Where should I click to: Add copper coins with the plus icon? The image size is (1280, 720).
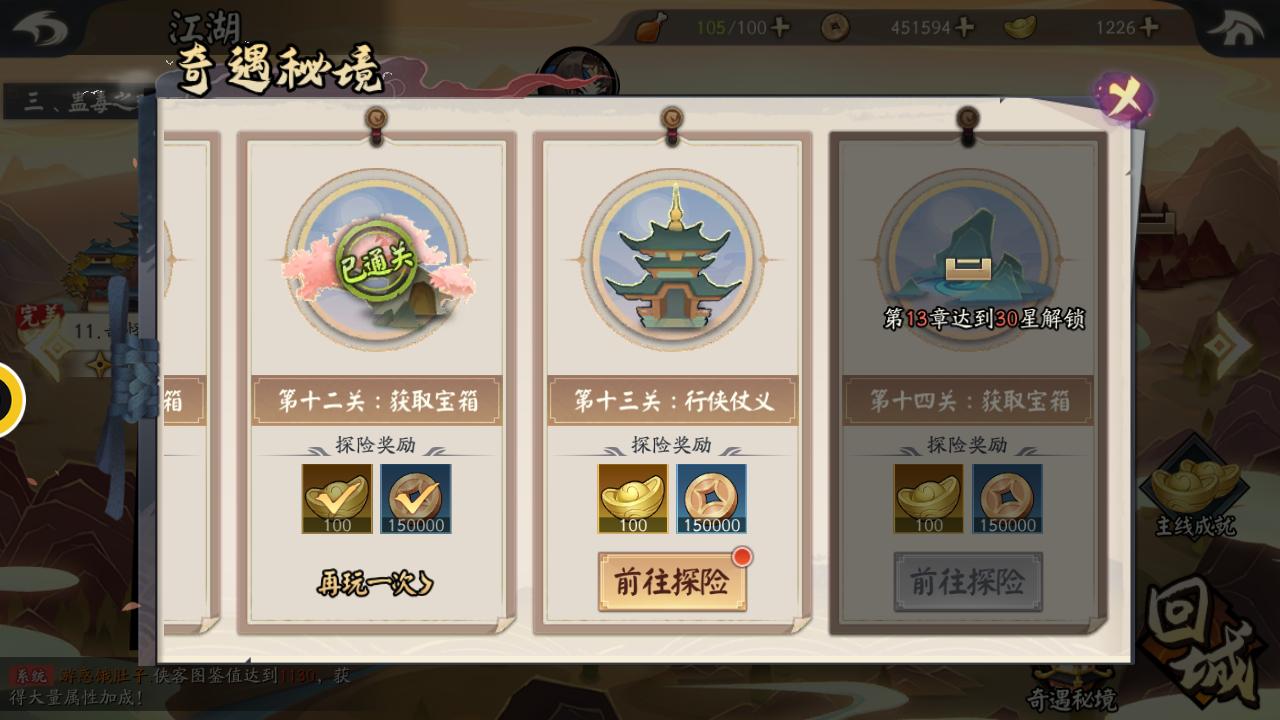[966, 29]
